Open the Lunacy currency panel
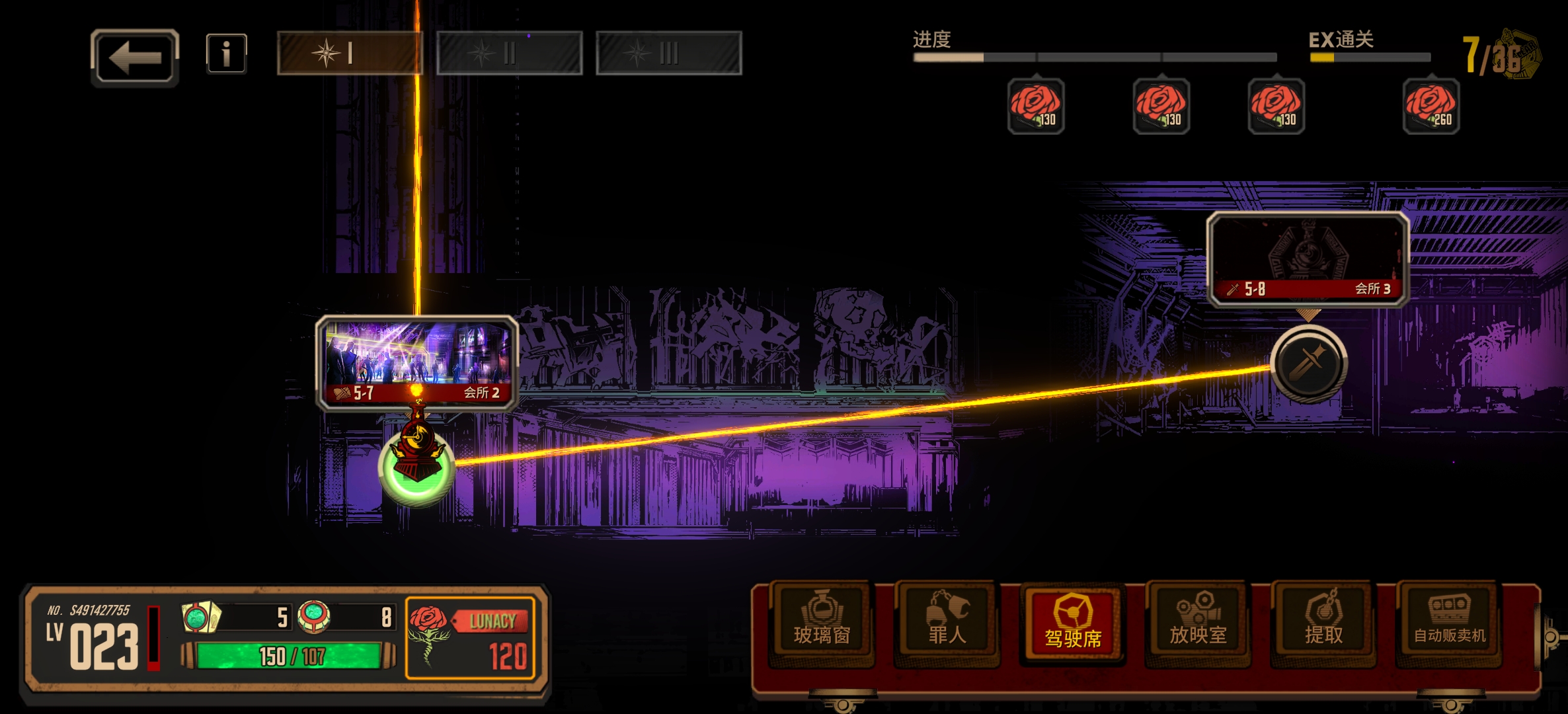The image size is (1568, 714). tap(470, 638)
